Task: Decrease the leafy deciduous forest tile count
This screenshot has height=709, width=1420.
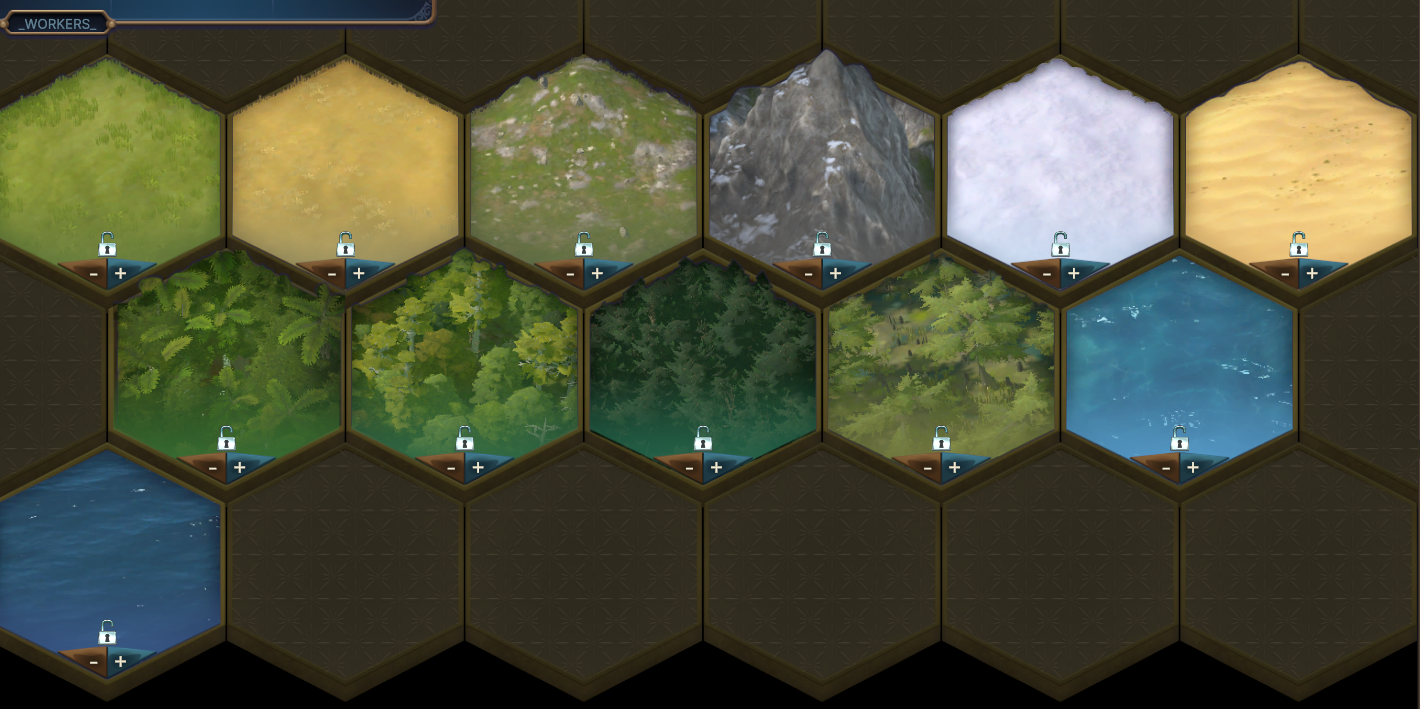Action: (x=451, y=467)
